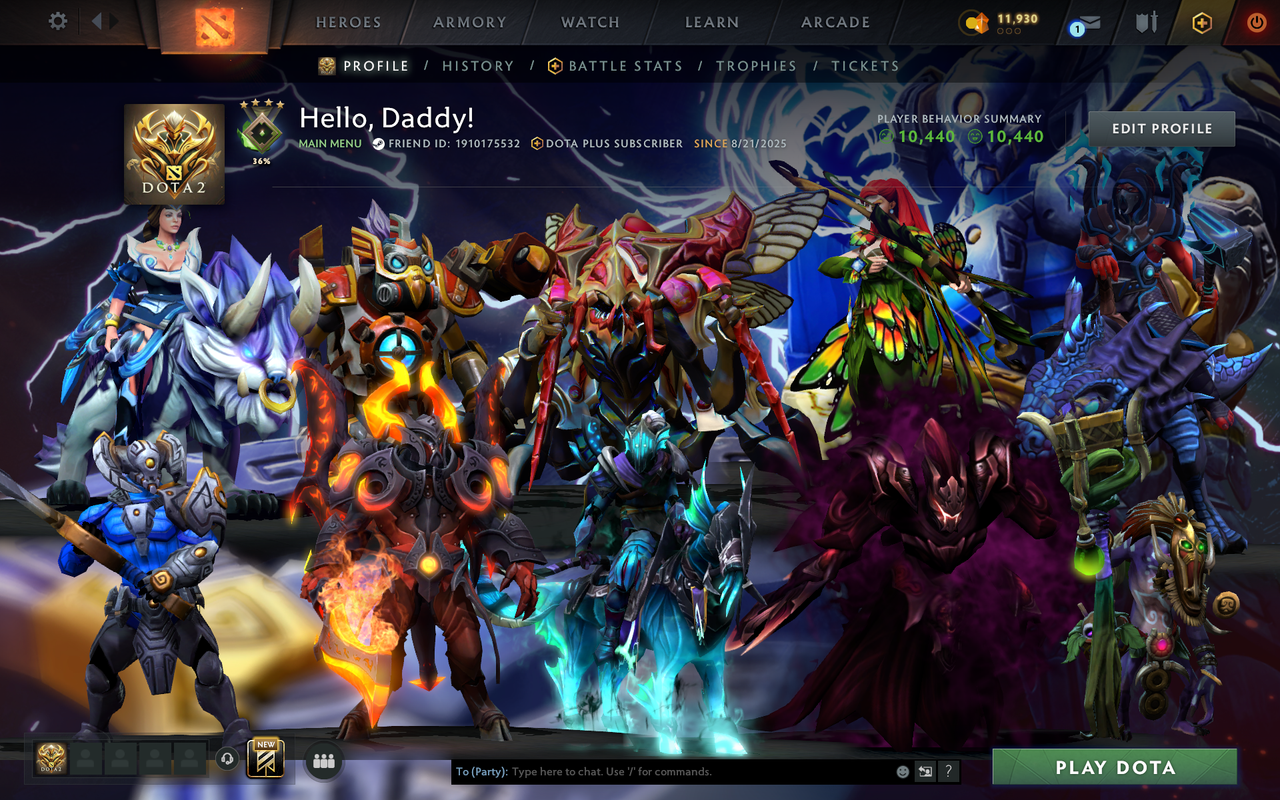
Task: Click the EDIT PROFILE button
Action: (x=1160, y=128)
